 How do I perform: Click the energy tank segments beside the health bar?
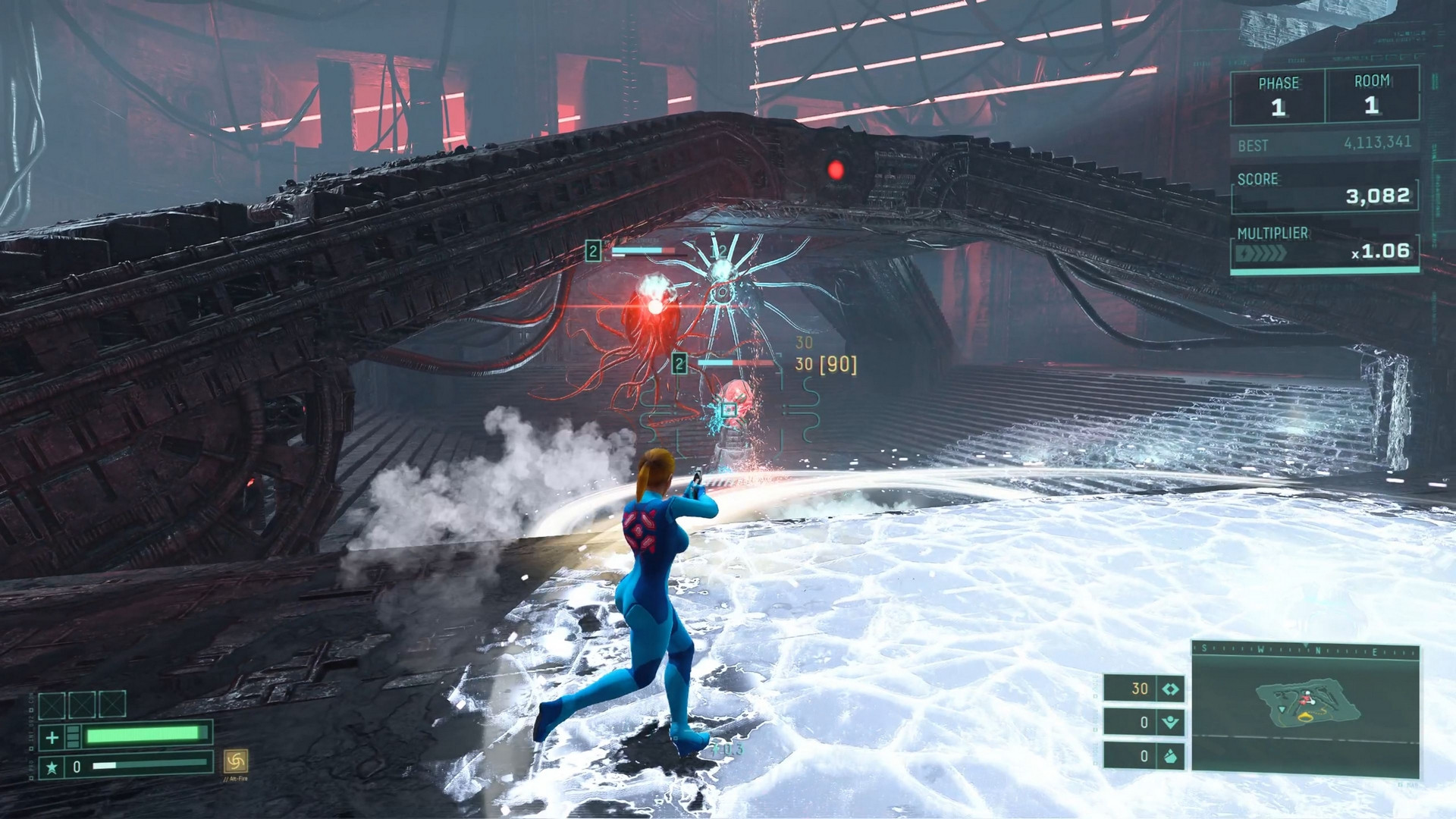point(74,736)
